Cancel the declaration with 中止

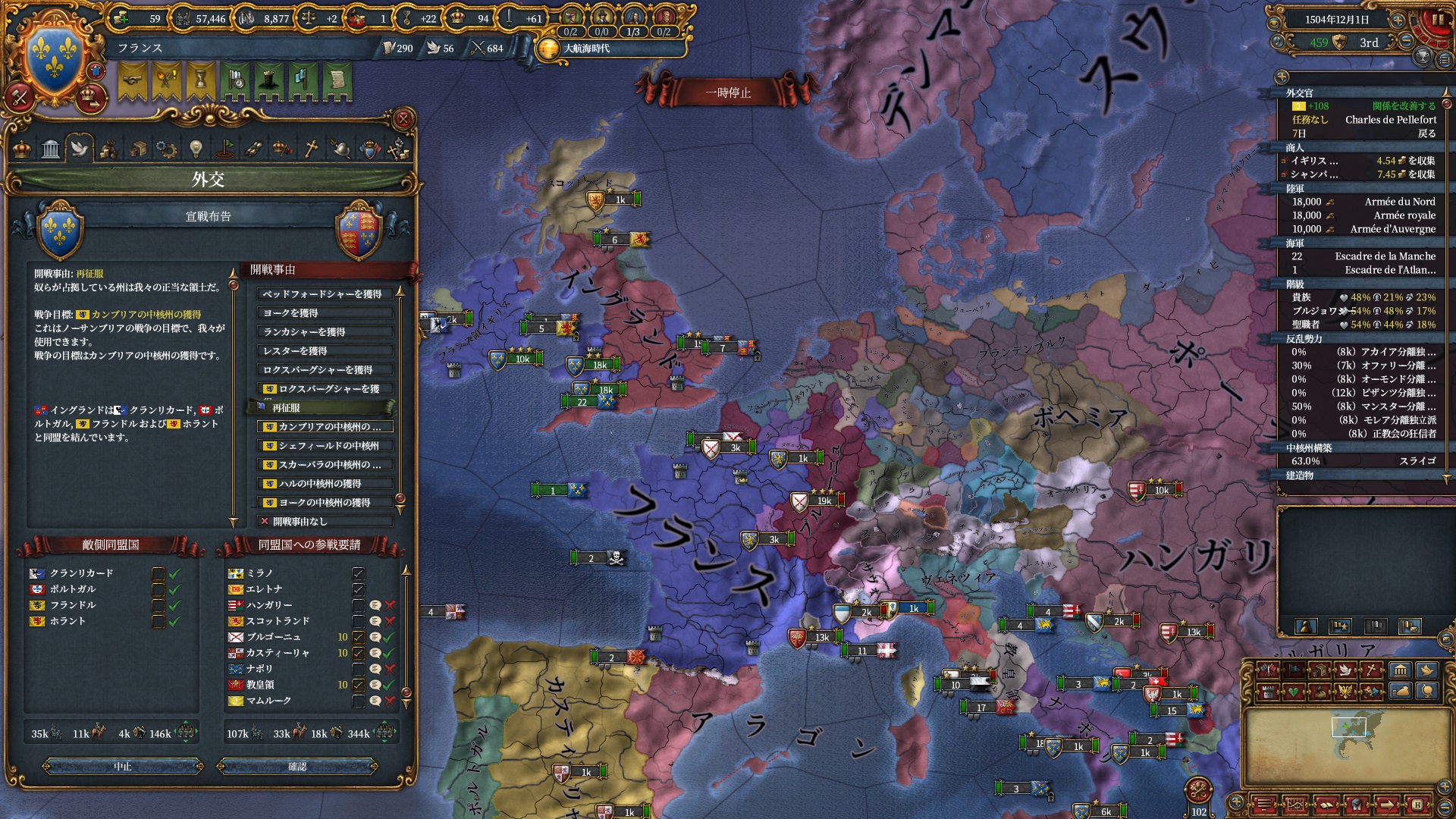coord(123,767)
